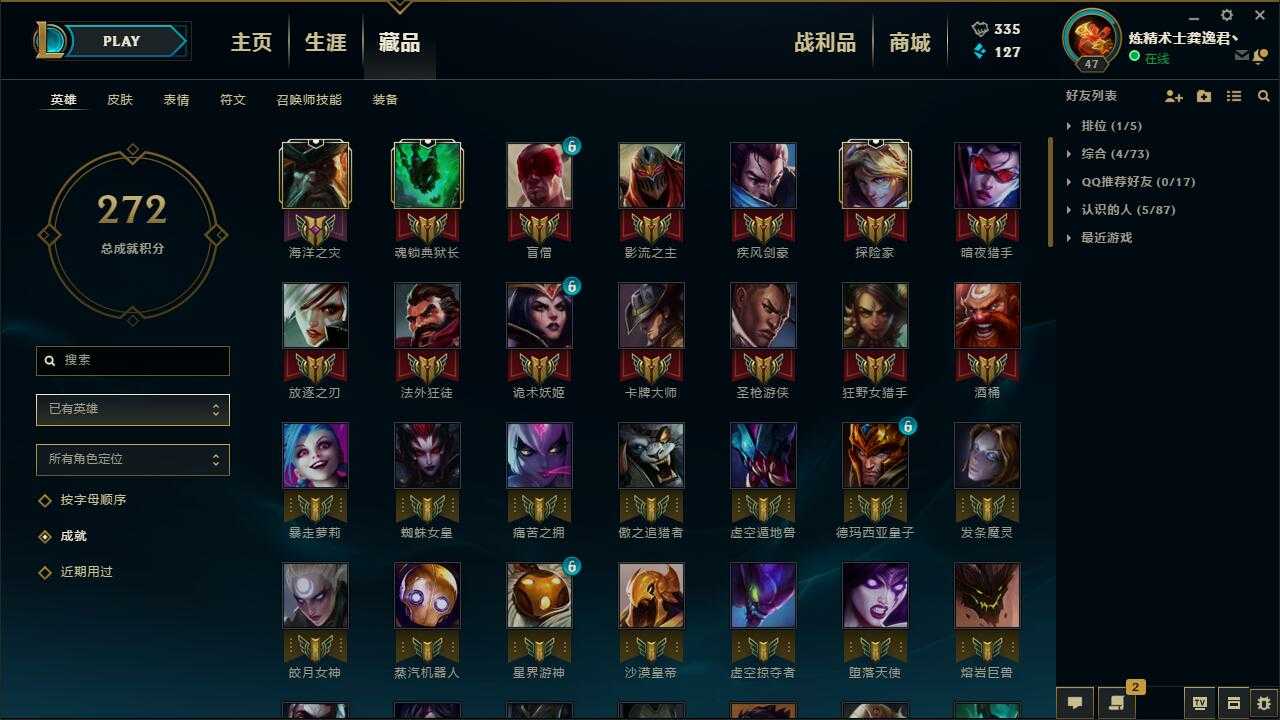Open the friend list view options icon

tap(1233, 96)
